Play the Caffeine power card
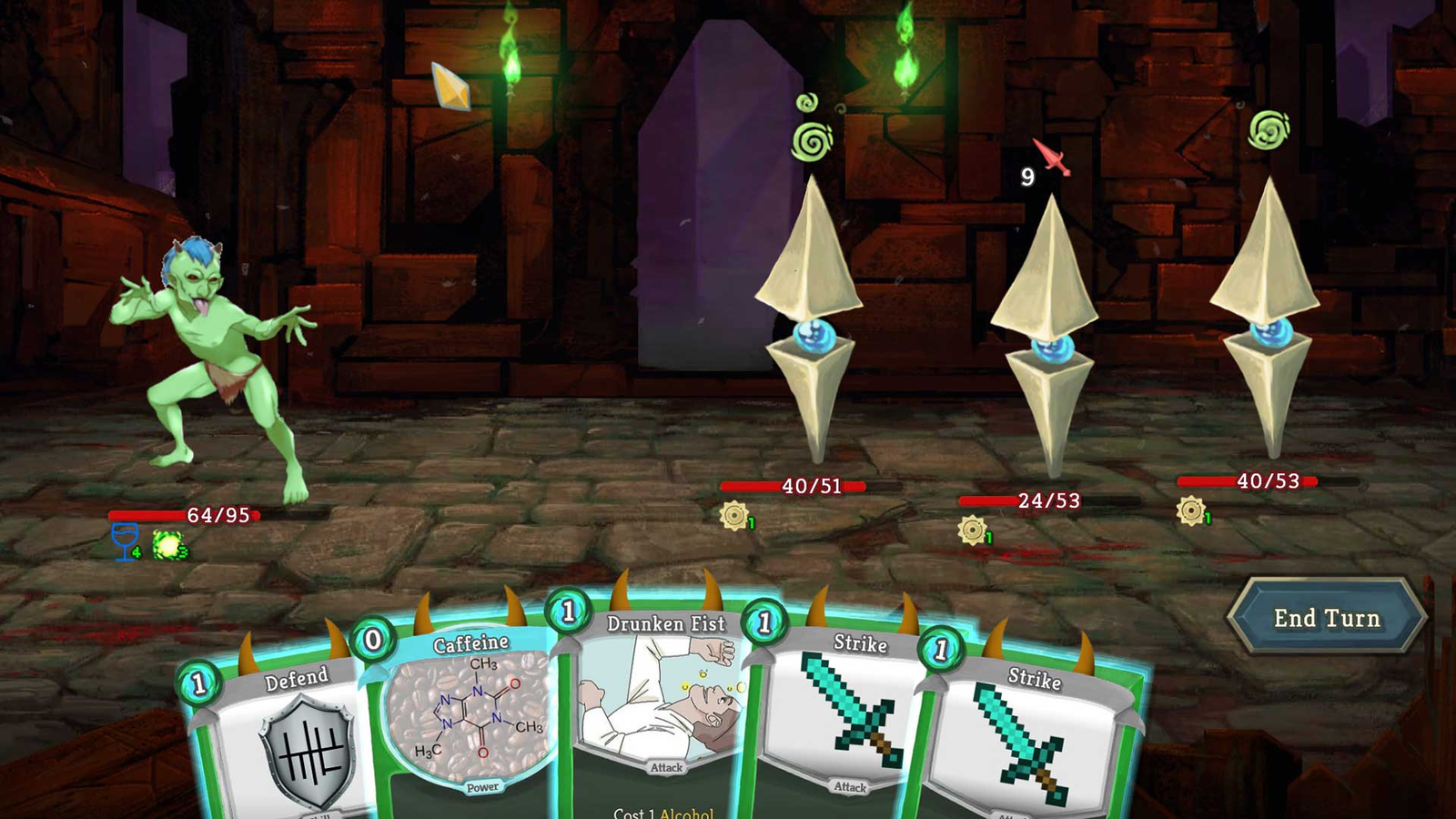Image resolution: width=1456 pixels, height=819 pixels. [469, 719]
